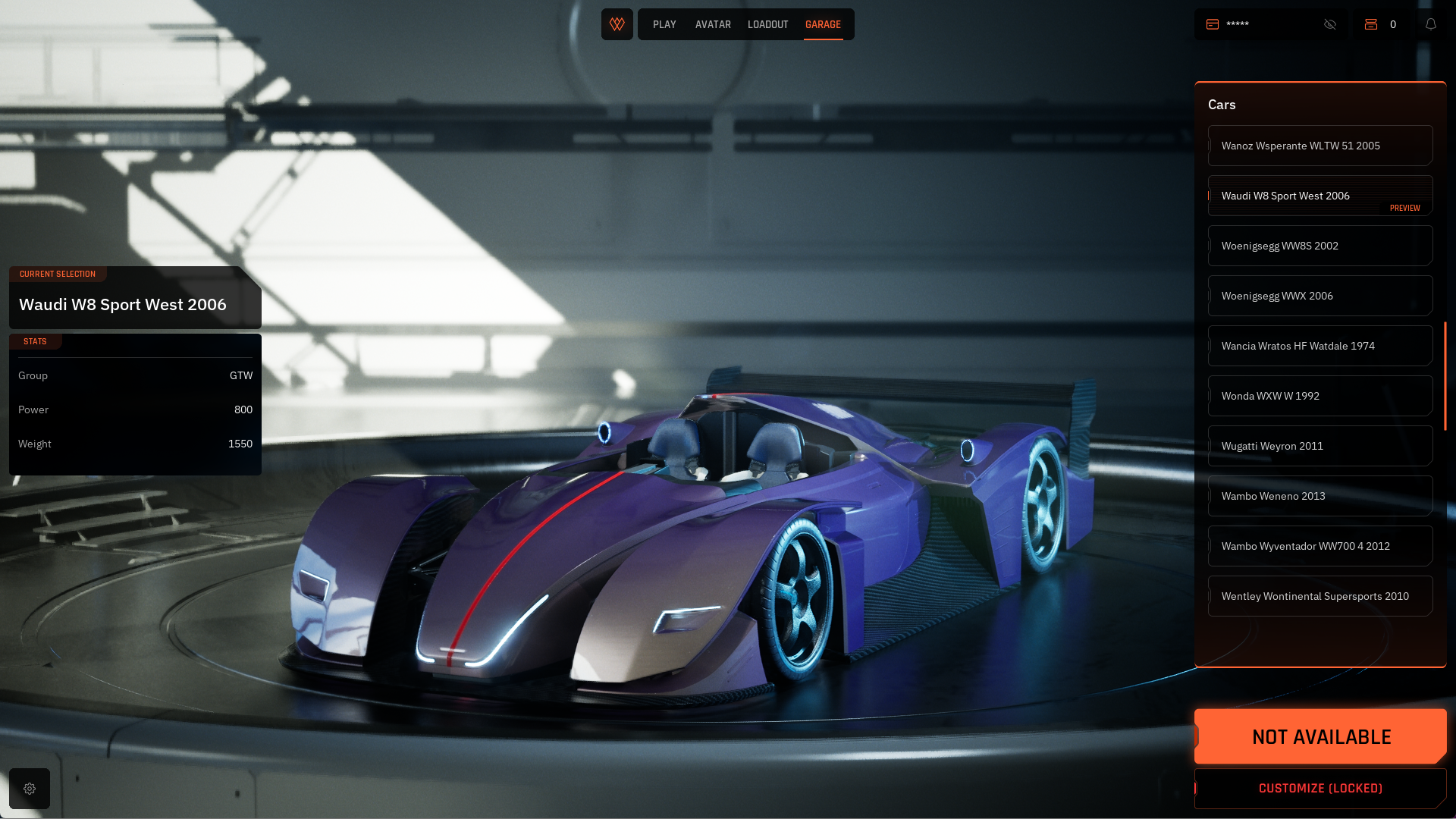Select Wanoz Wsperante WLTW 51 2005
The width and height of the screenshot is (1456, 819).
pyautogui.click(x=1319, y=146)
